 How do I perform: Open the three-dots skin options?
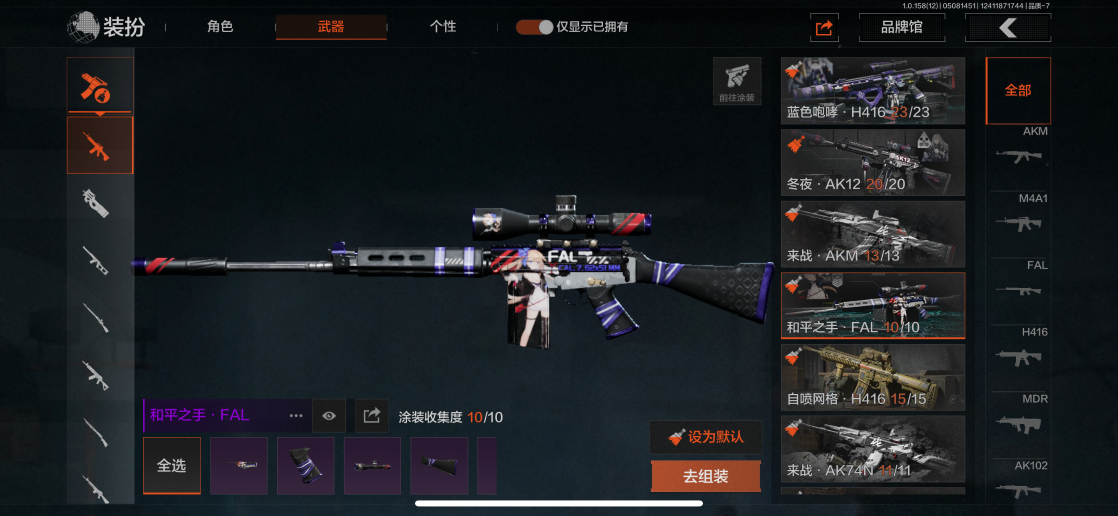click(296, 416)
